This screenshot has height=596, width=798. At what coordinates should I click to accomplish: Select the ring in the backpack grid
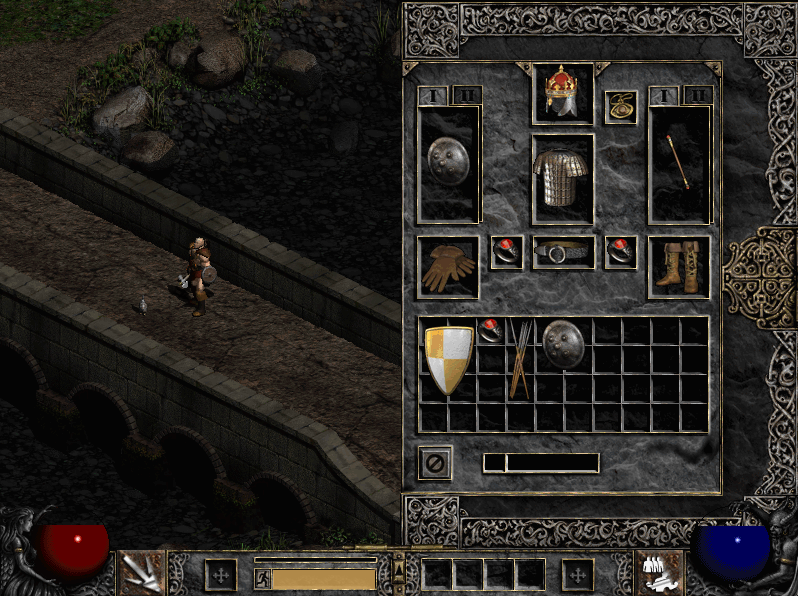click(x=490, y=332)
